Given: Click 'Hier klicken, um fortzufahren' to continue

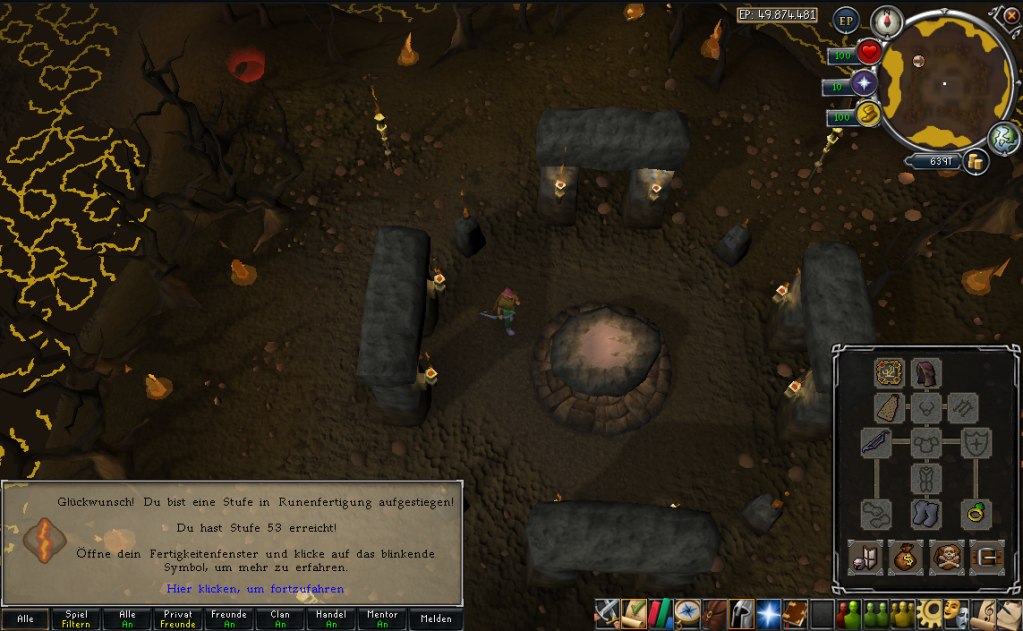Looking at the screenshot, I should [x=255, y=589].
